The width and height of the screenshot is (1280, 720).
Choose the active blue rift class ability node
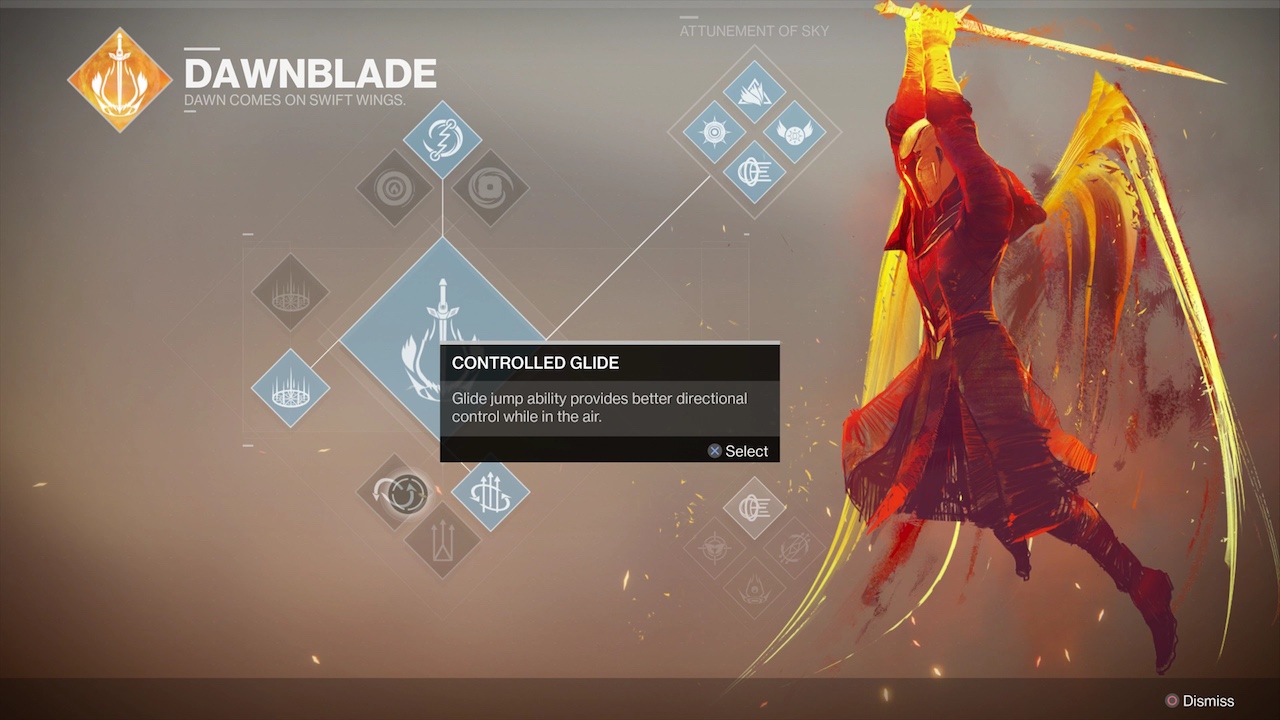[290, 387]
